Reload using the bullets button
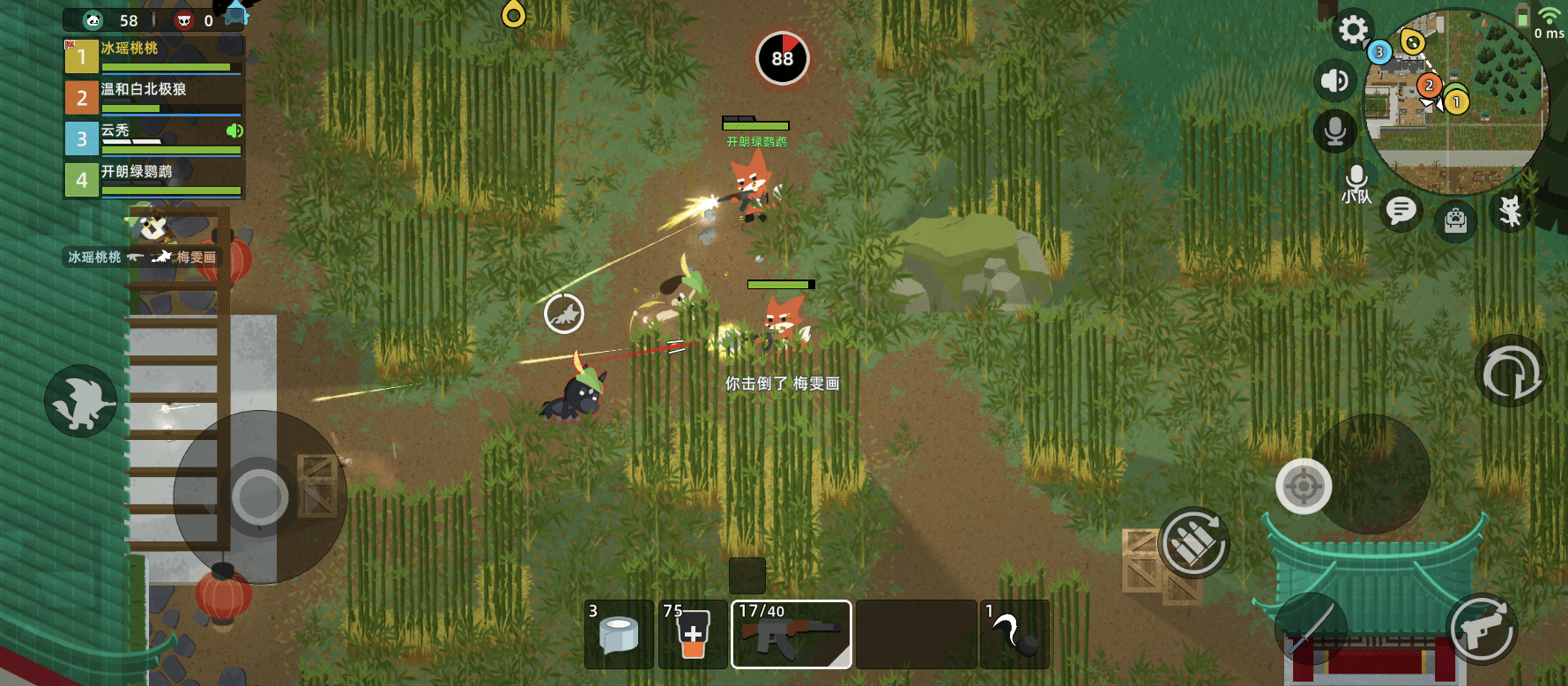This screenshot has width=1568, height=686. tap(1193, 543)
